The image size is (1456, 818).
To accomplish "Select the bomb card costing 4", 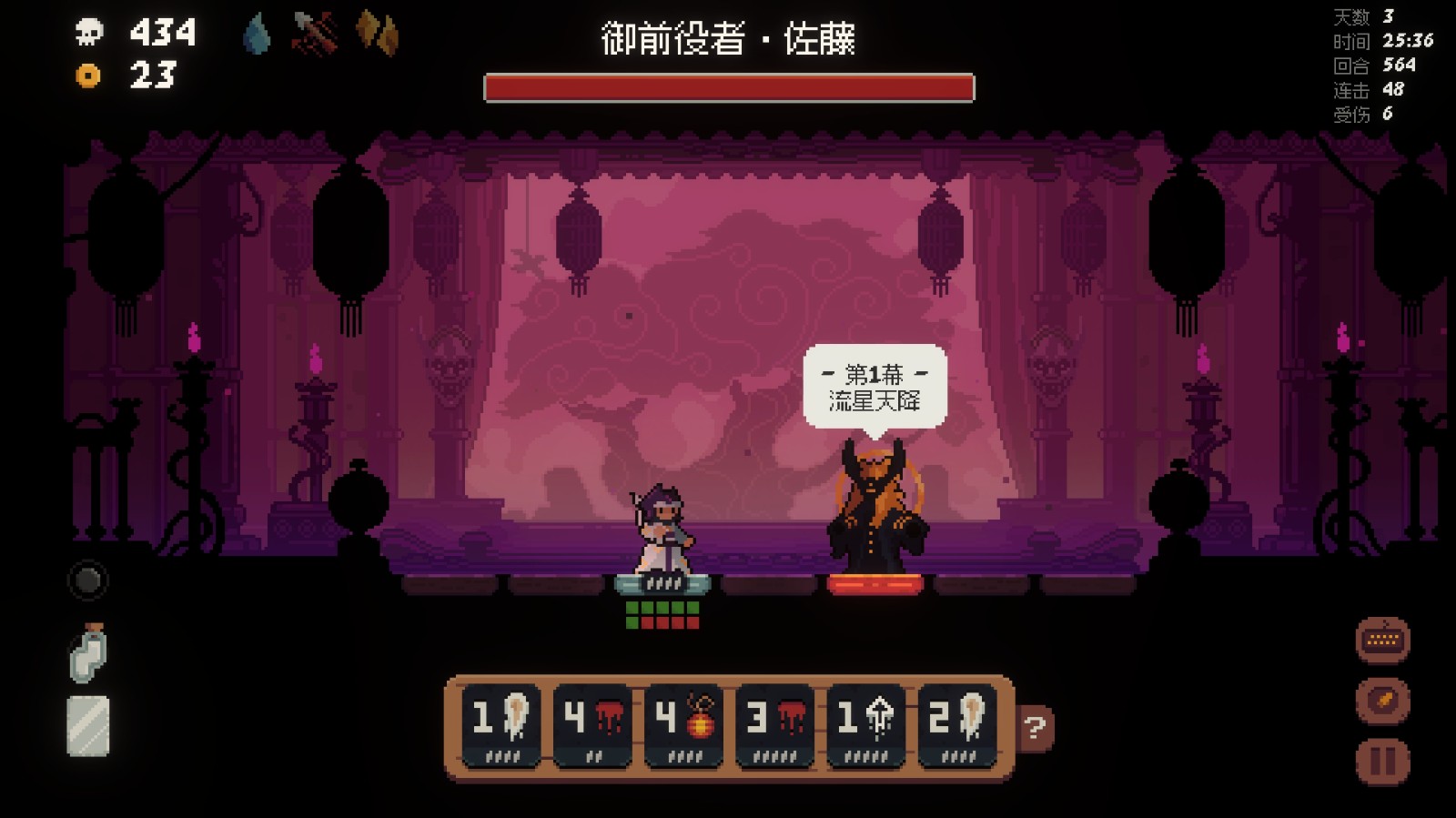I will pos(682,723).
